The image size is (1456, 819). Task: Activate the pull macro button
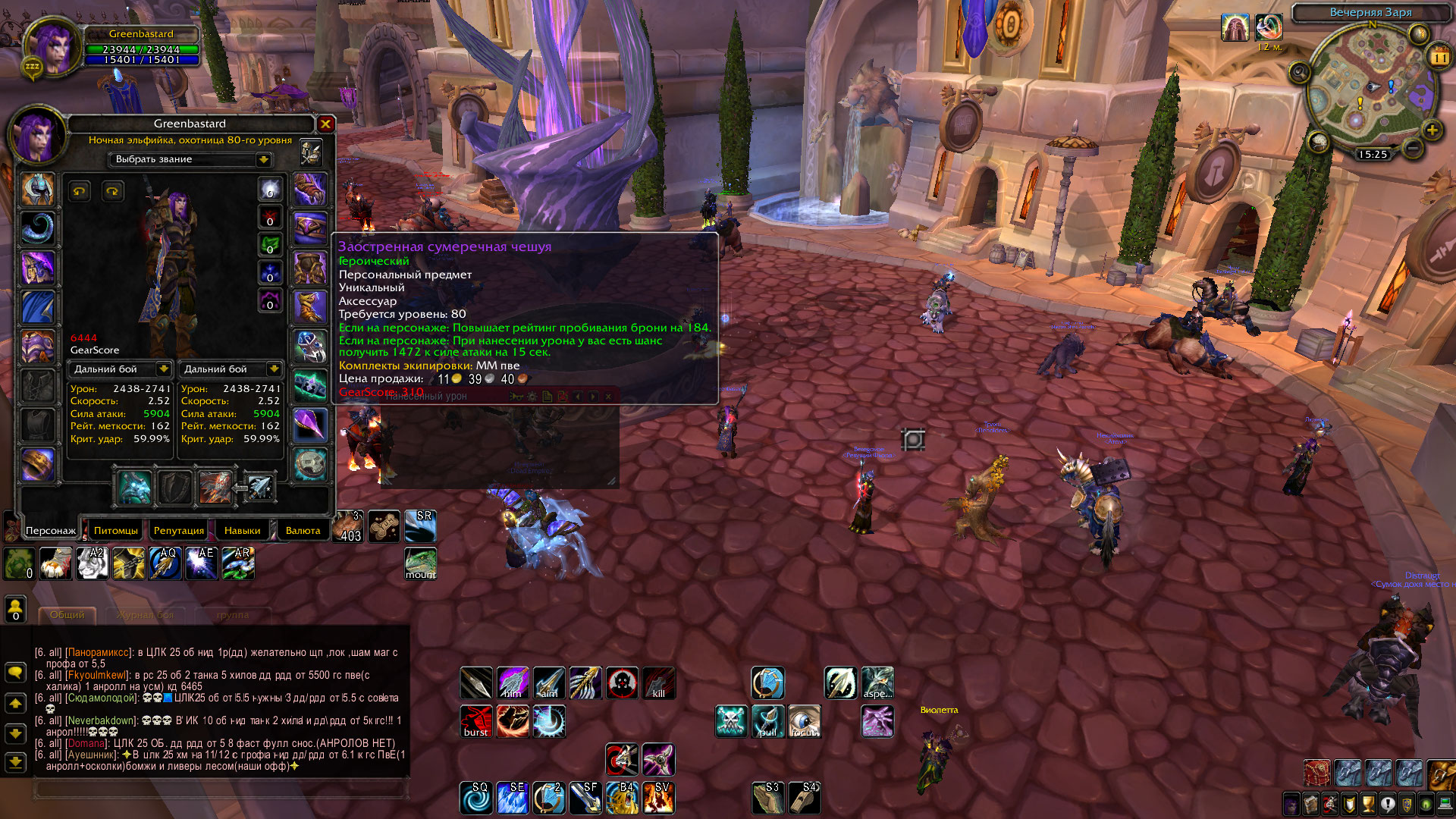pyautogui.click(x=767, y=721)
